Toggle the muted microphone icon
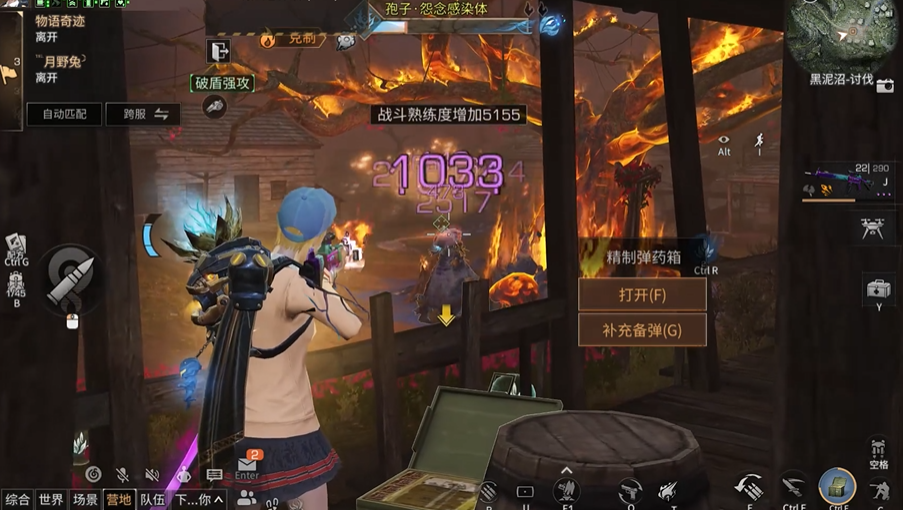903x510 pixels. click(x=122, y=475)
